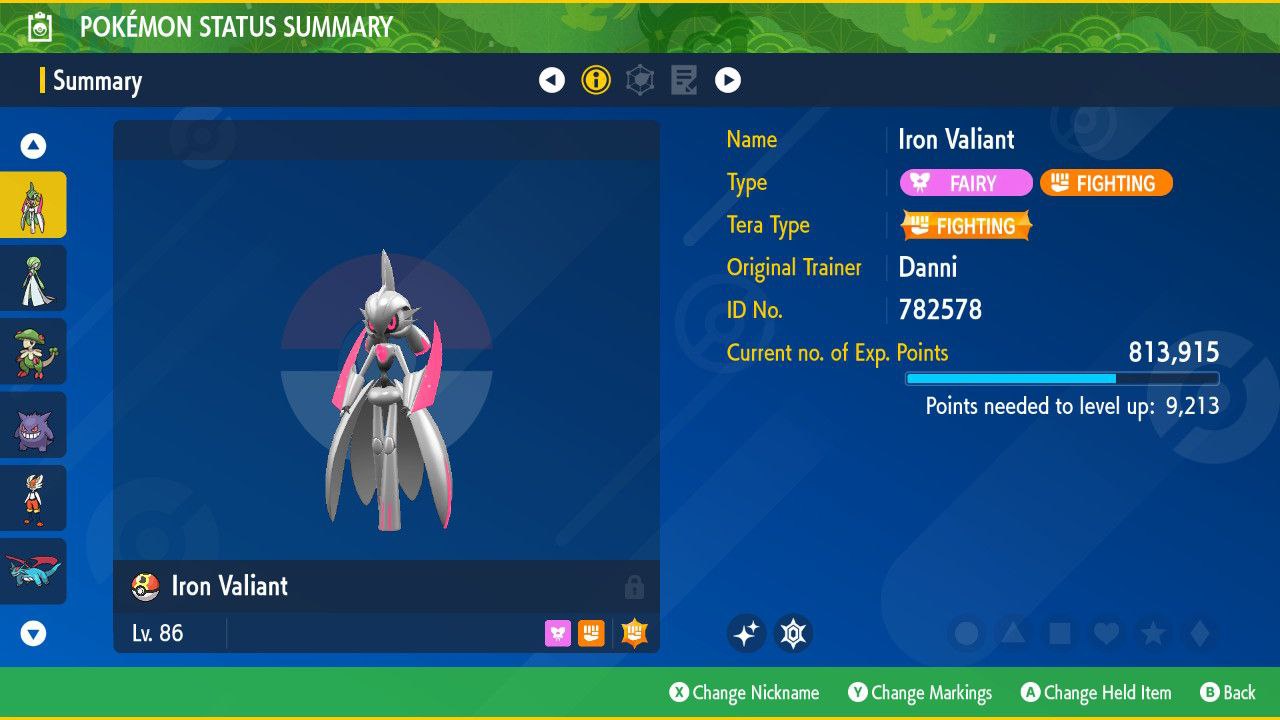
Task: Open Change Markings option
Action: pyautogui.click(x=920, y=693)
